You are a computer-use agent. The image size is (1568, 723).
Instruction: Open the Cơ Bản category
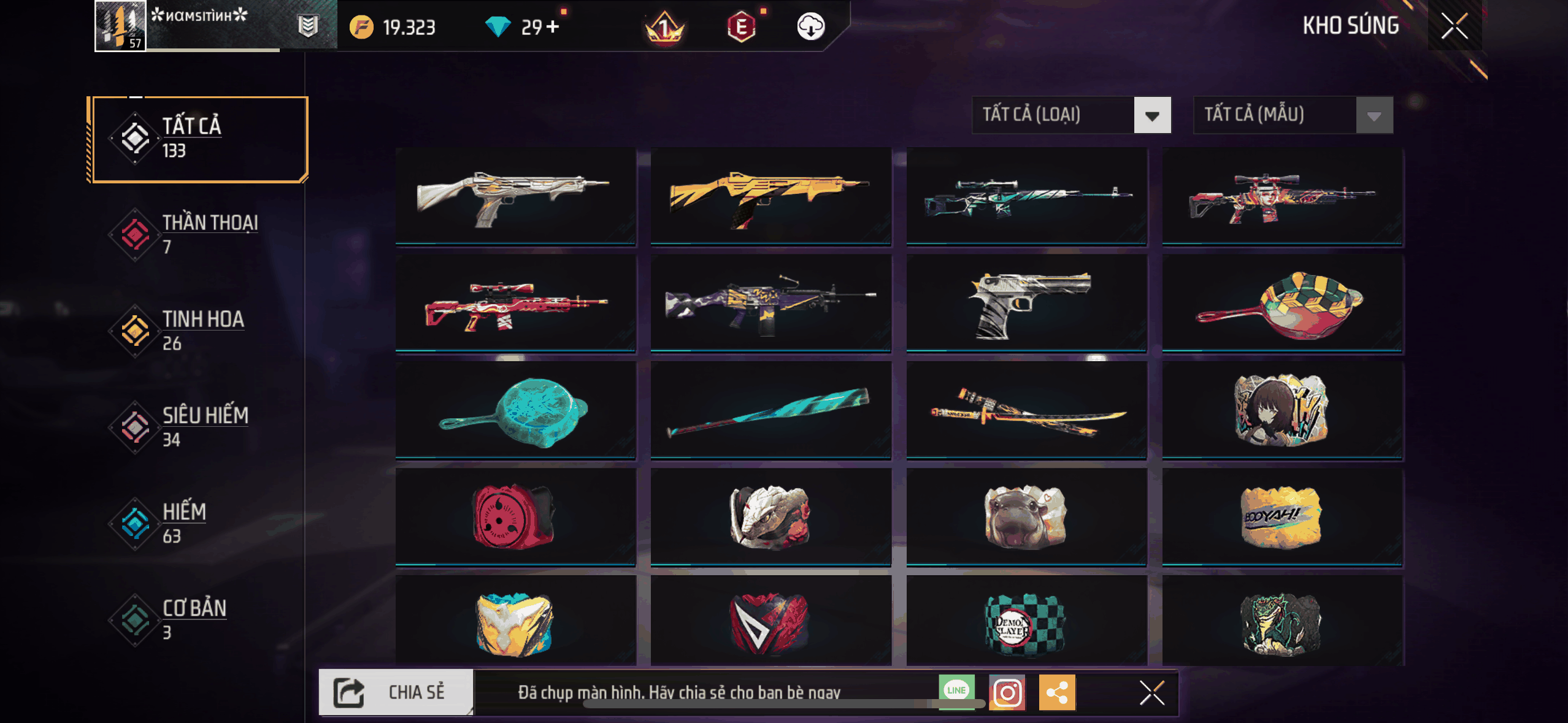coord(198,619)
